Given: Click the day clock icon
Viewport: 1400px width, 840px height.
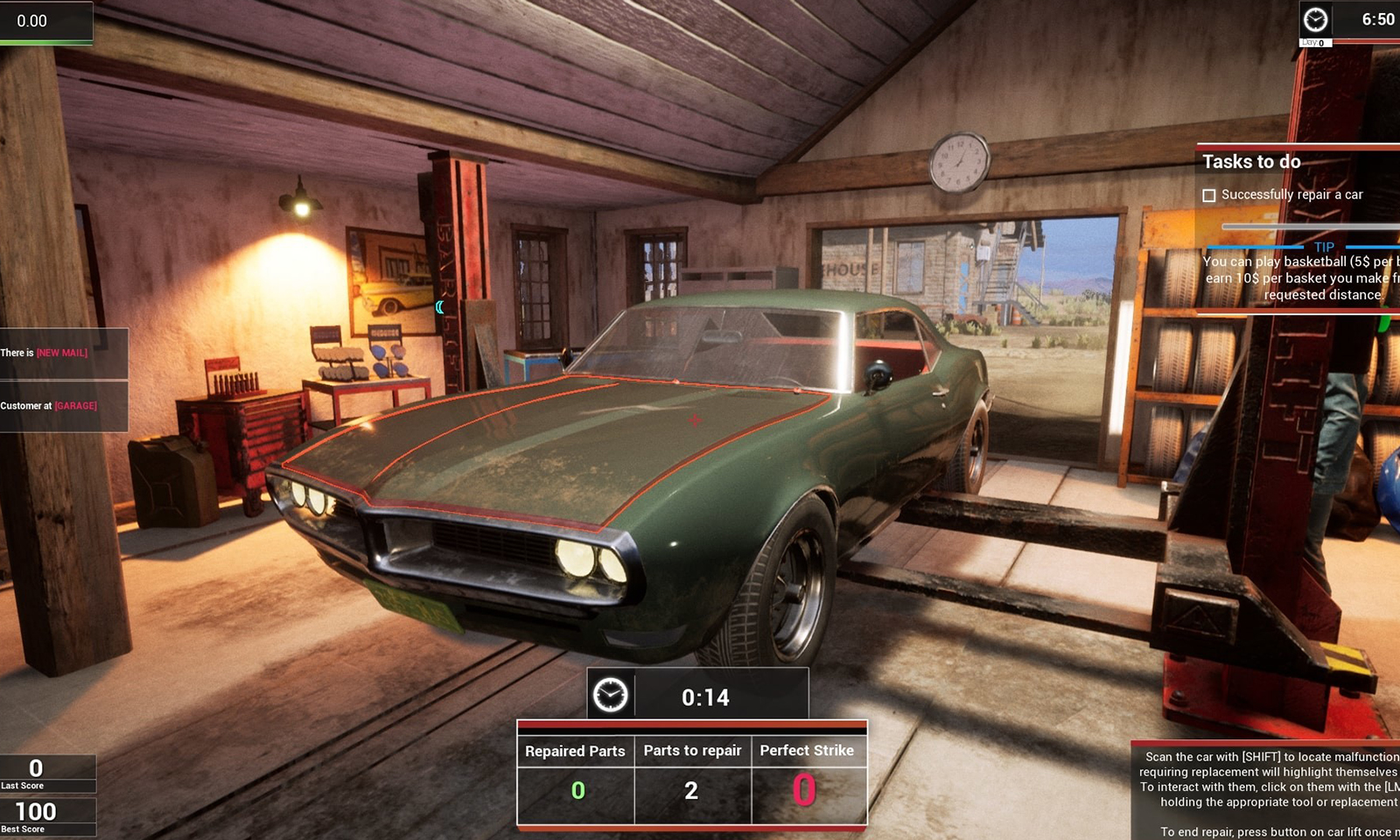Looking at the screenshot, I should (x=1315, y=19).
